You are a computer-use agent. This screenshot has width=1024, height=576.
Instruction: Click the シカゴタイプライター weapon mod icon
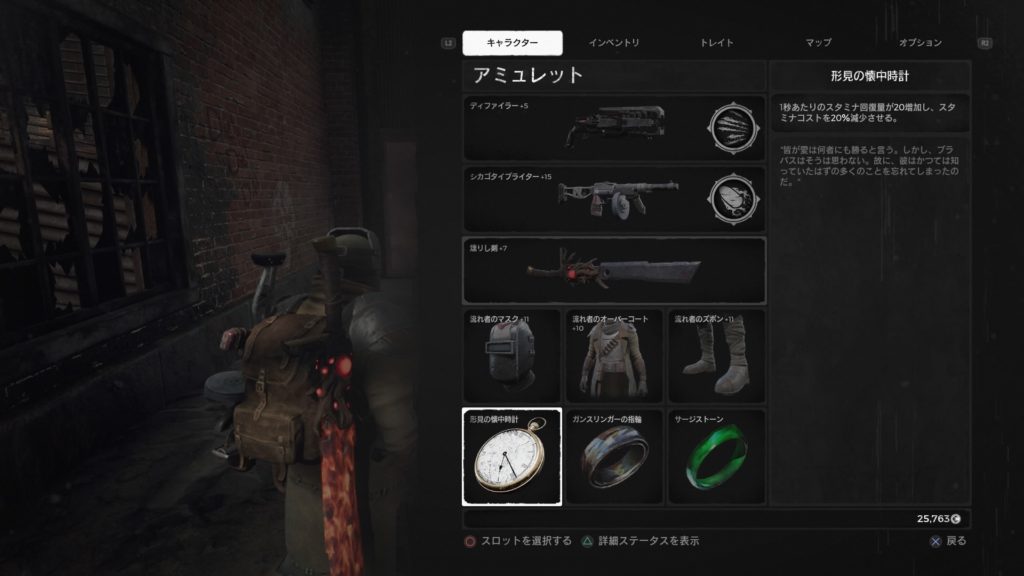730,197
